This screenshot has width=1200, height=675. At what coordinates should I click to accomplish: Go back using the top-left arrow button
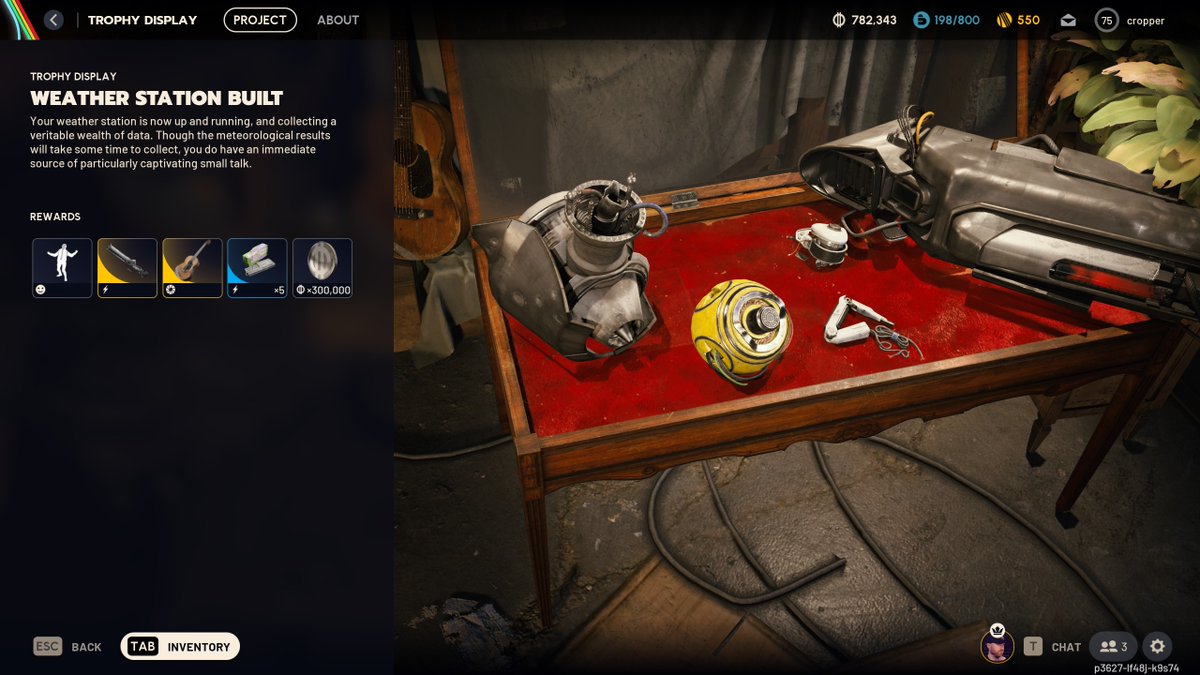point(54,20)
